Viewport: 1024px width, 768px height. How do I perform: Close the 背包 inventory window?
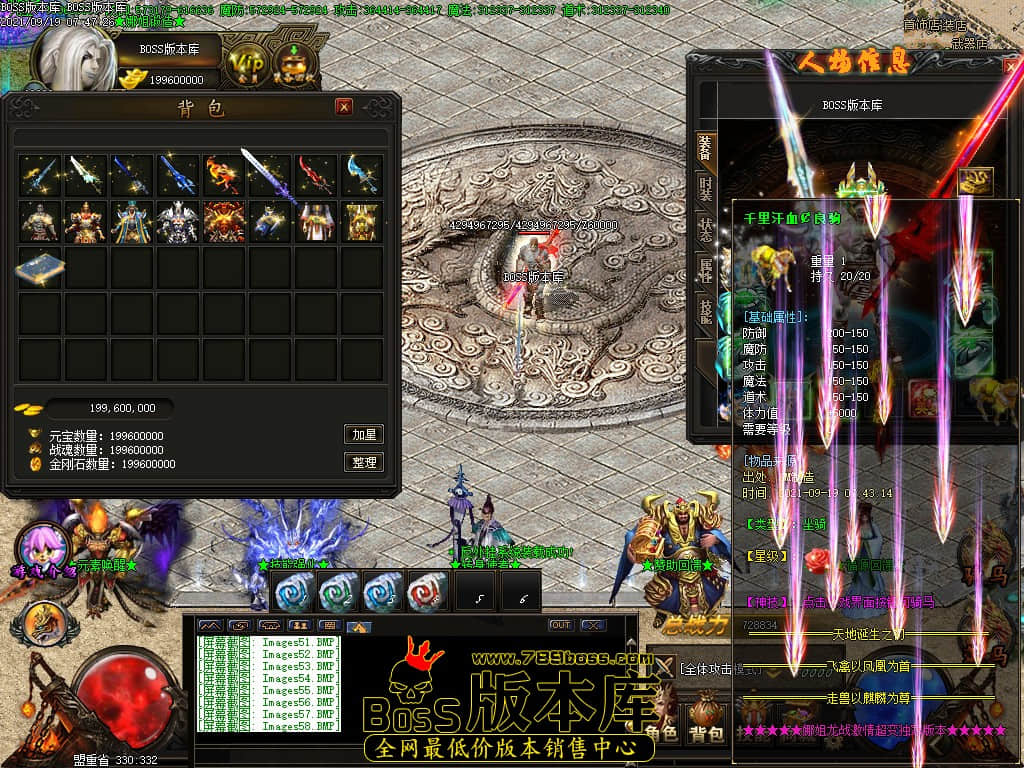coord(344,107)
